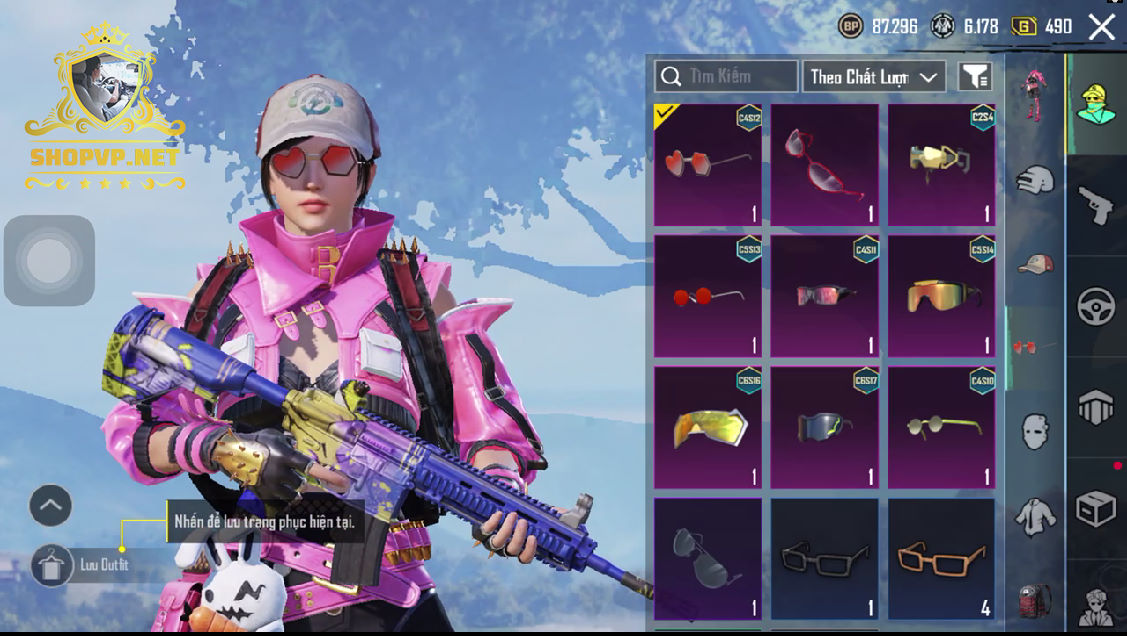Select the gold C2S4 goggles

point(941,165)
